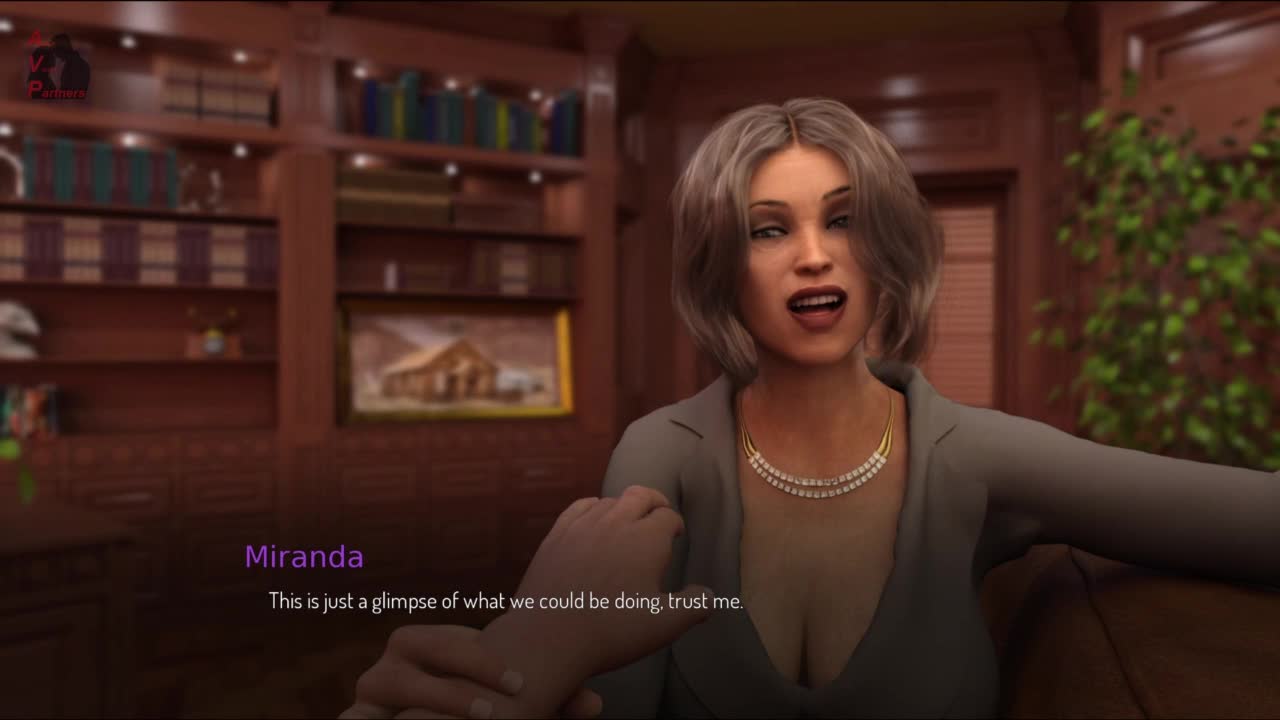1280x720 pixels.
Task: Advance Miranda's dialogue text box
Action: point(505,602)
